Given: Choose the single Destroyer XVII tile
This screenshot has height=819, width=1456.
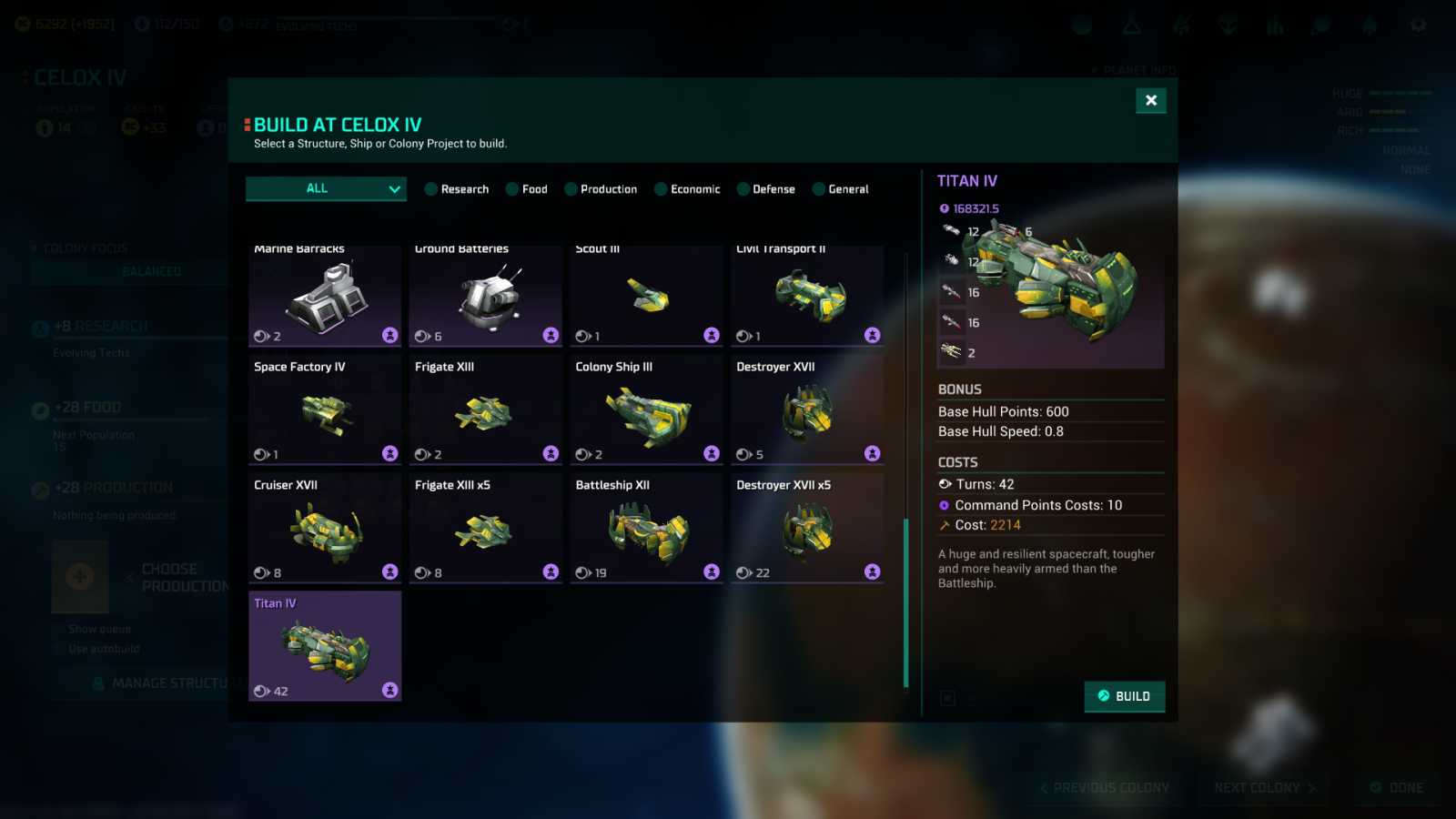Looking at the screenshot, I should 807,409.
